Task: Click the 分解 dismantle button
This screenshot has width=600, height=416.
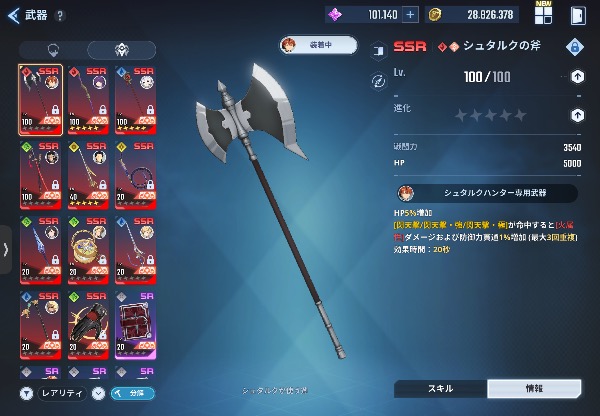Action: tap(132, 393)
